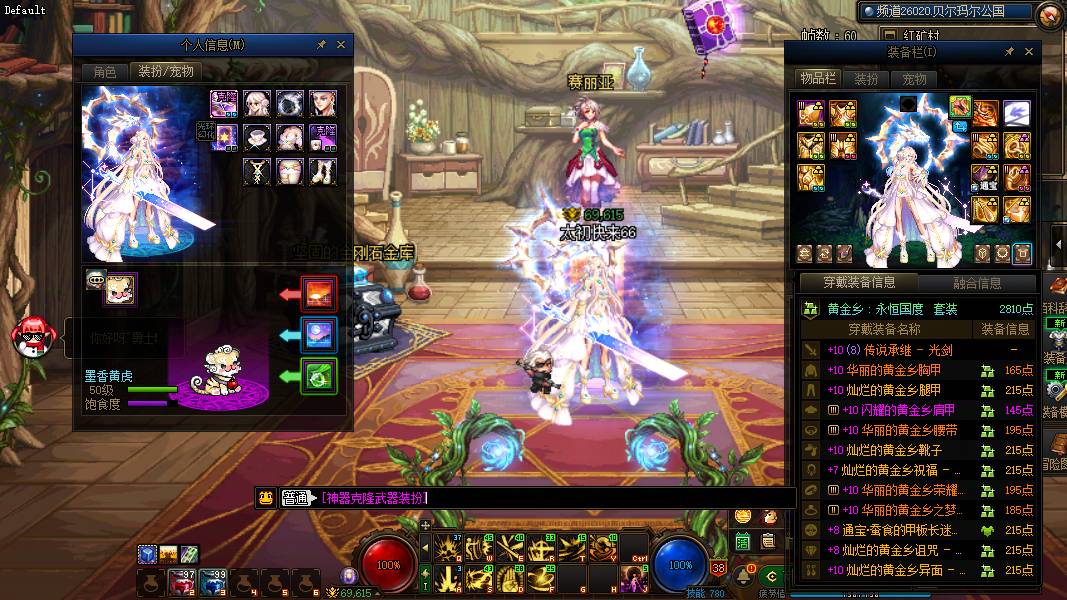Click the red sunset pet skill button
This screenshot has height=600, width=1067.
tap(320, 294)
